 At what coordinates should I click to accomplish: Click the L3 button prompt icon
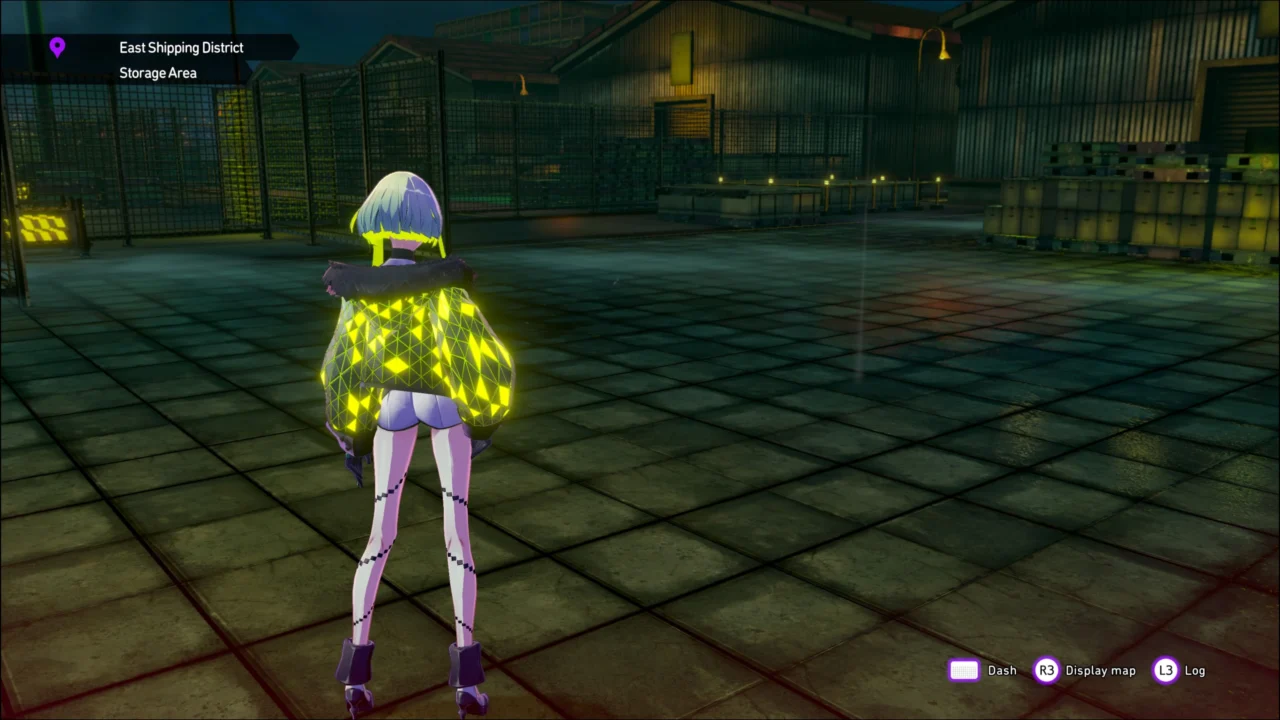[x=1166, y=670]
